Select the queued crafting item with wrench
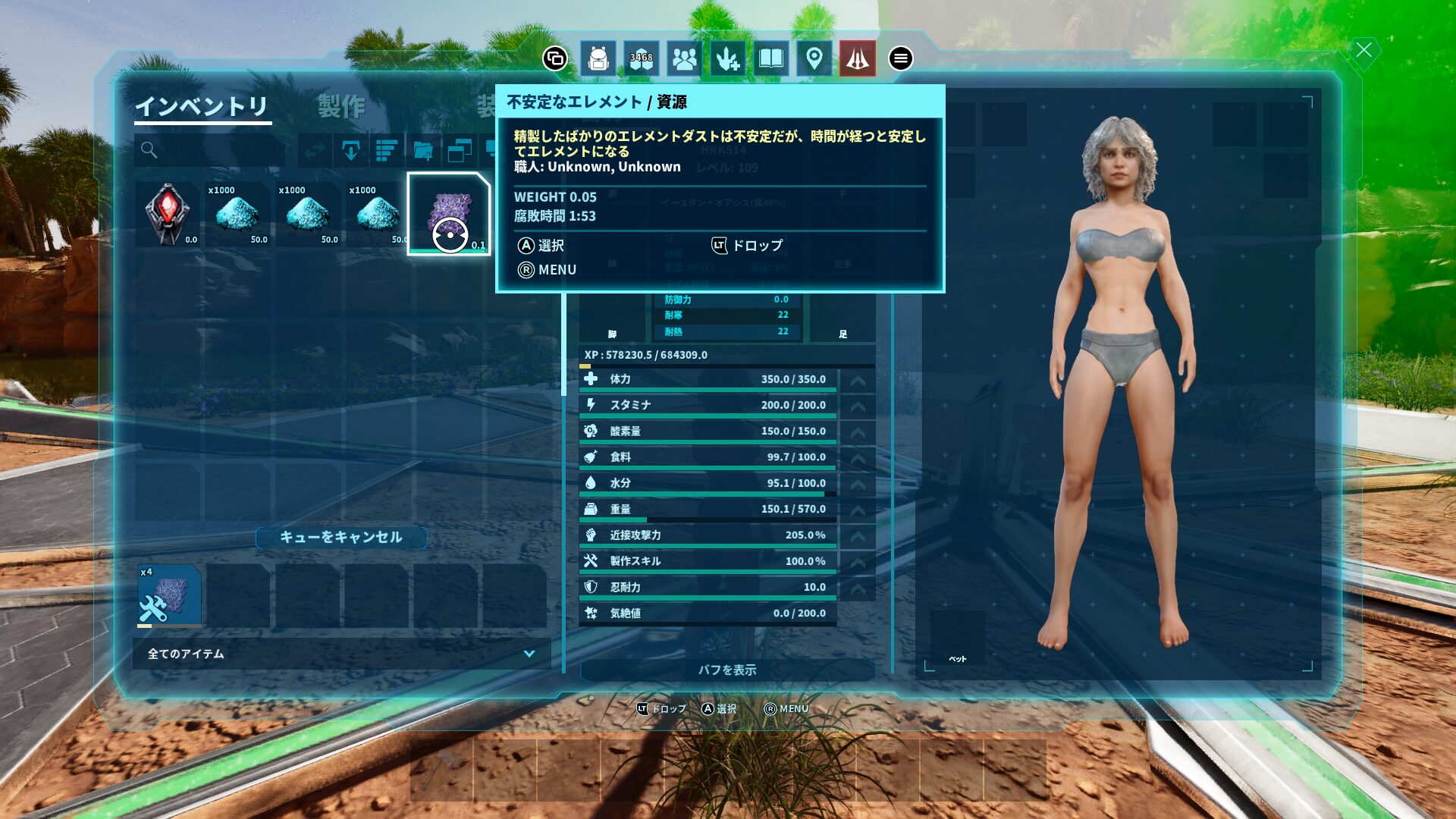 tap(169, 596)
